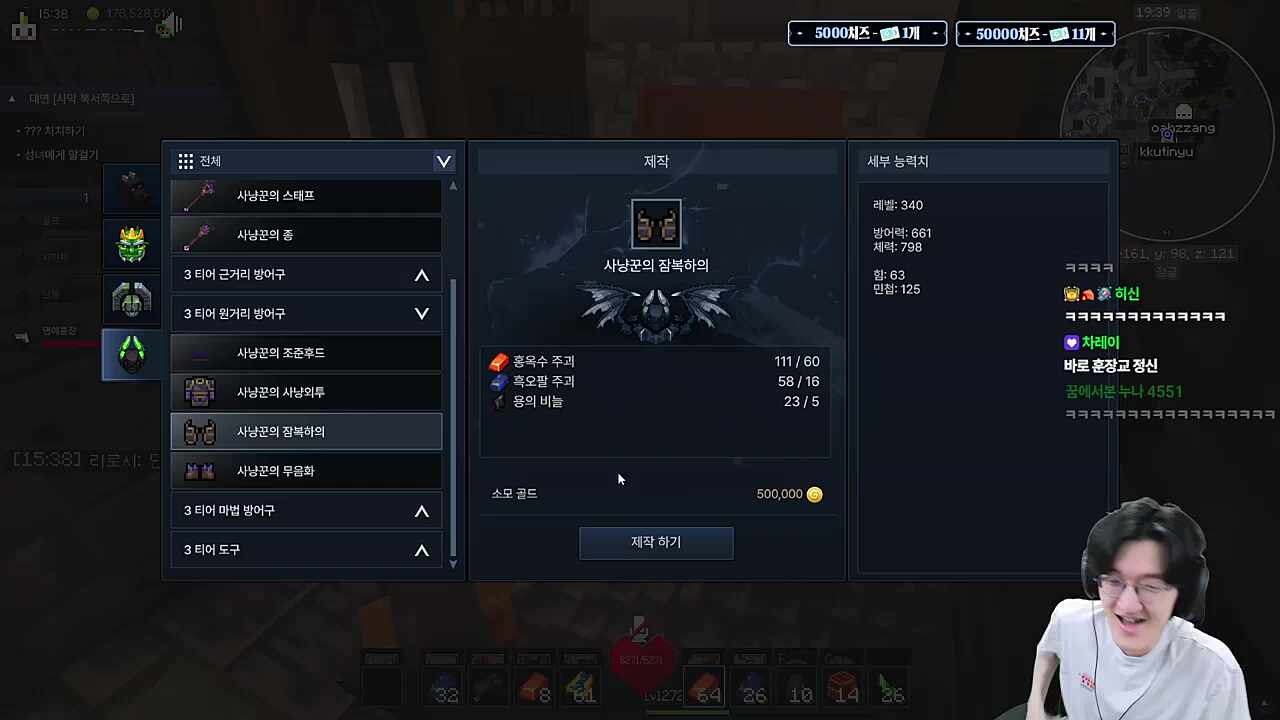Click the armor icon in the left sidebar
The image size is (1280, 720).
[132, 298]
